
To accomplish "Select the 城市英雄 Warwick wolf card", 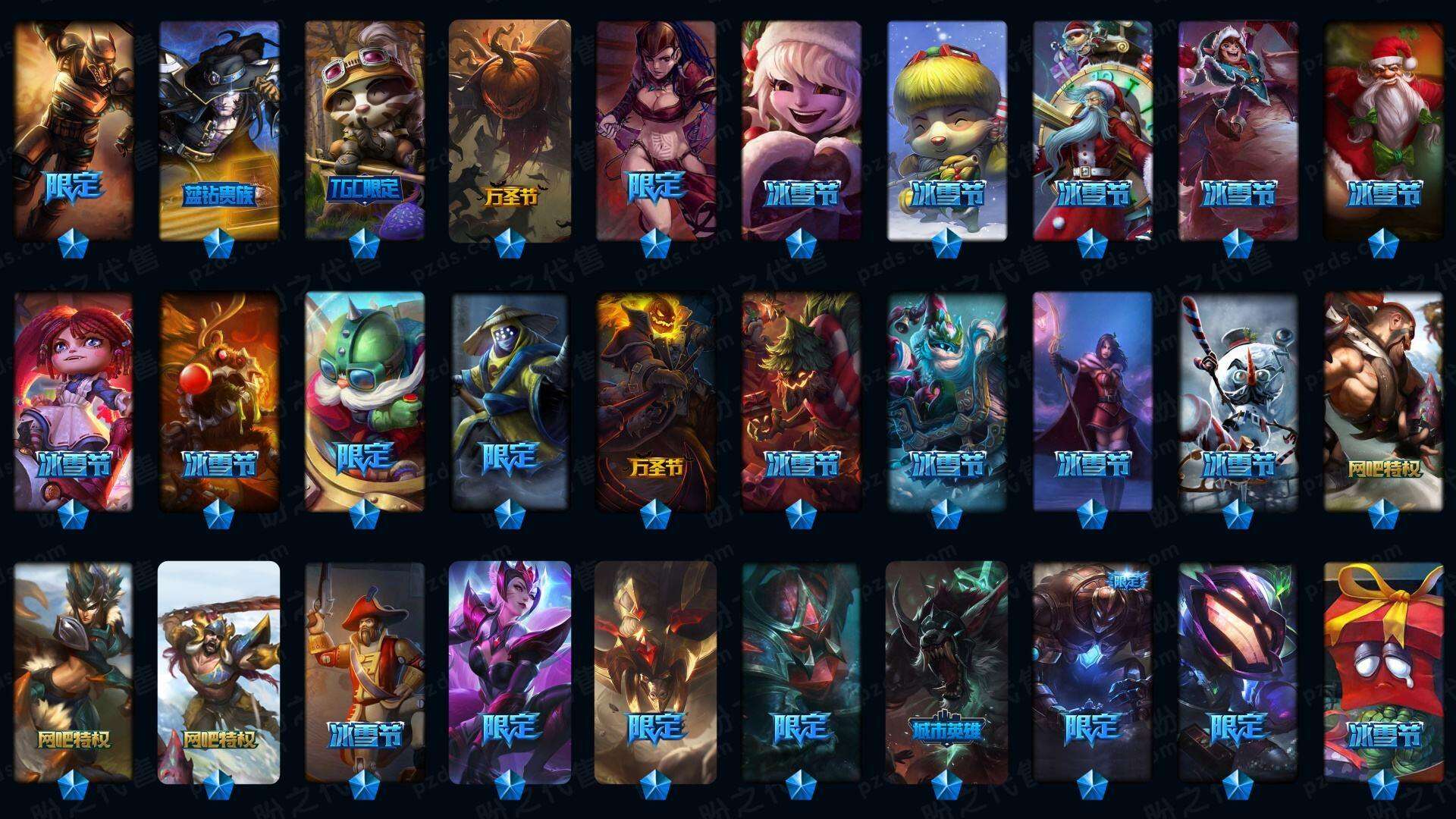I will coord(947,672).
